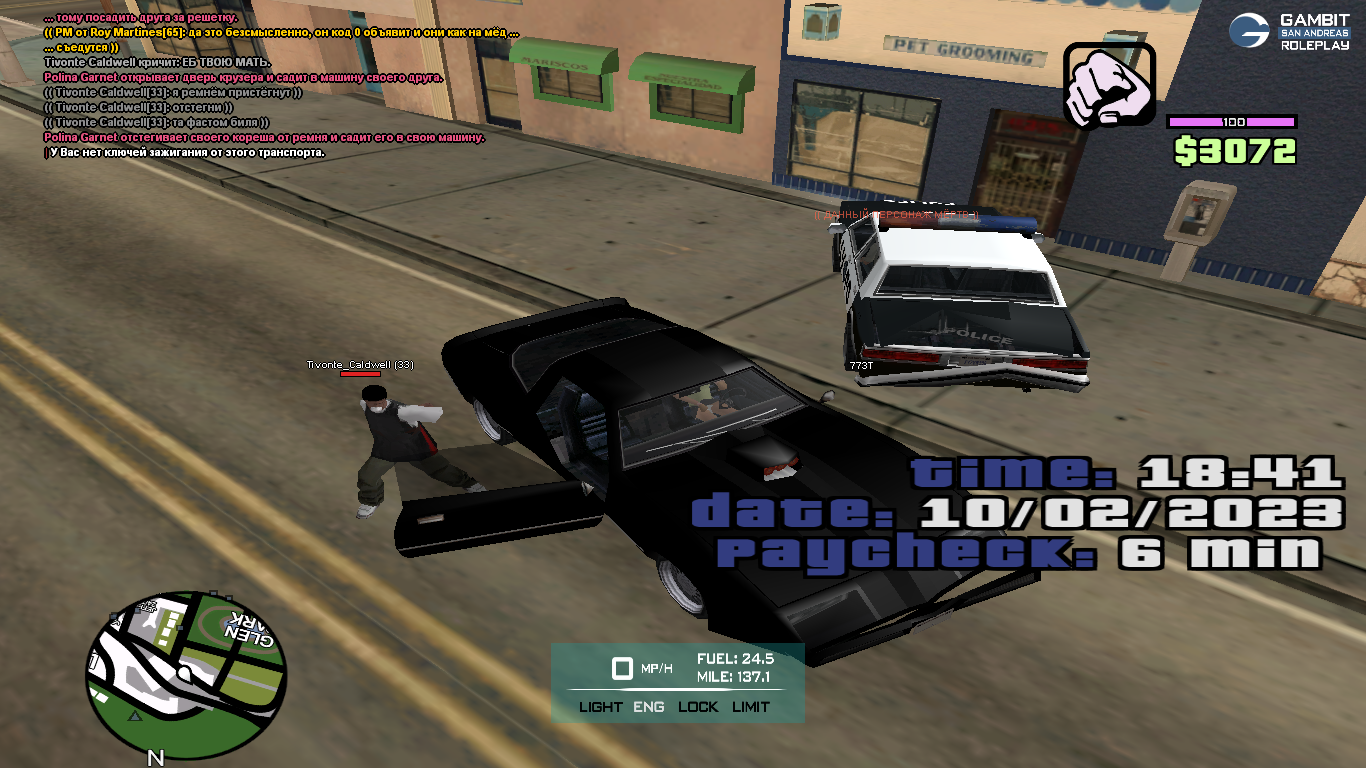
Task: Click the Gambit San Andreas Roleplay logo
Action: tap(1288, 32)
